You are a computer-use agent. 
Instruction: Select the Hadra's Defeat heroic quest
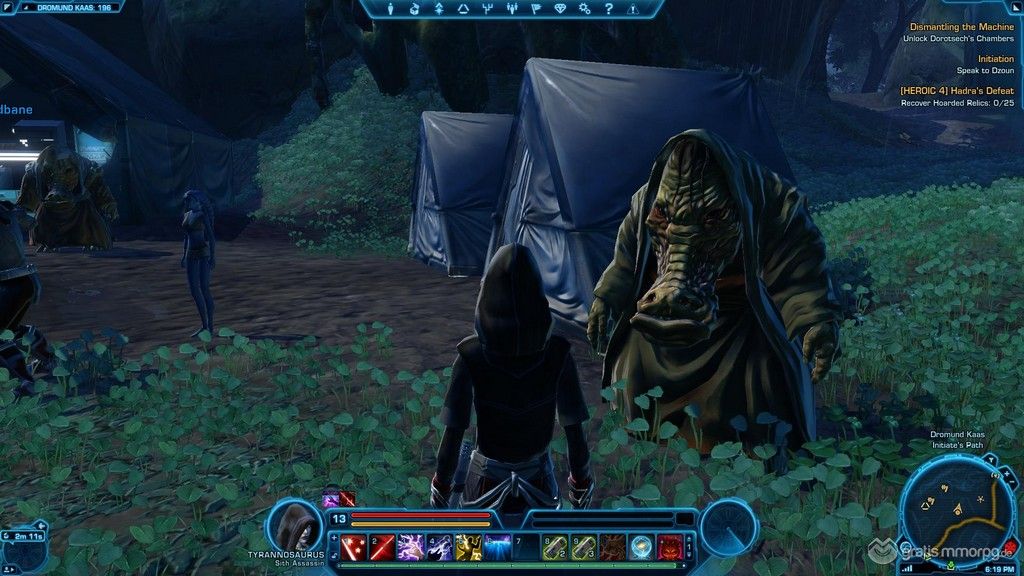click(956, 91)
